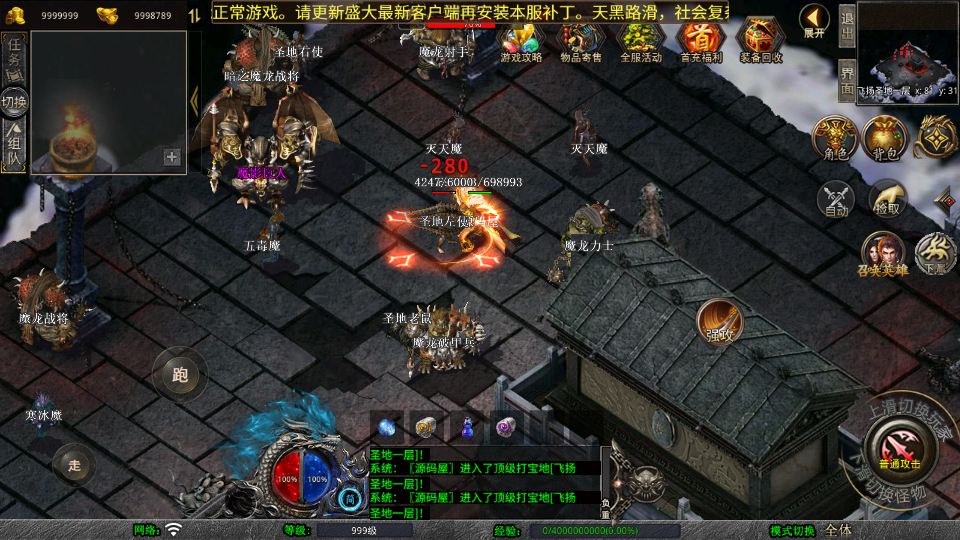Use the 强攻 strong attack skill
The image size is (960, 540).
[x=719, y=321]
